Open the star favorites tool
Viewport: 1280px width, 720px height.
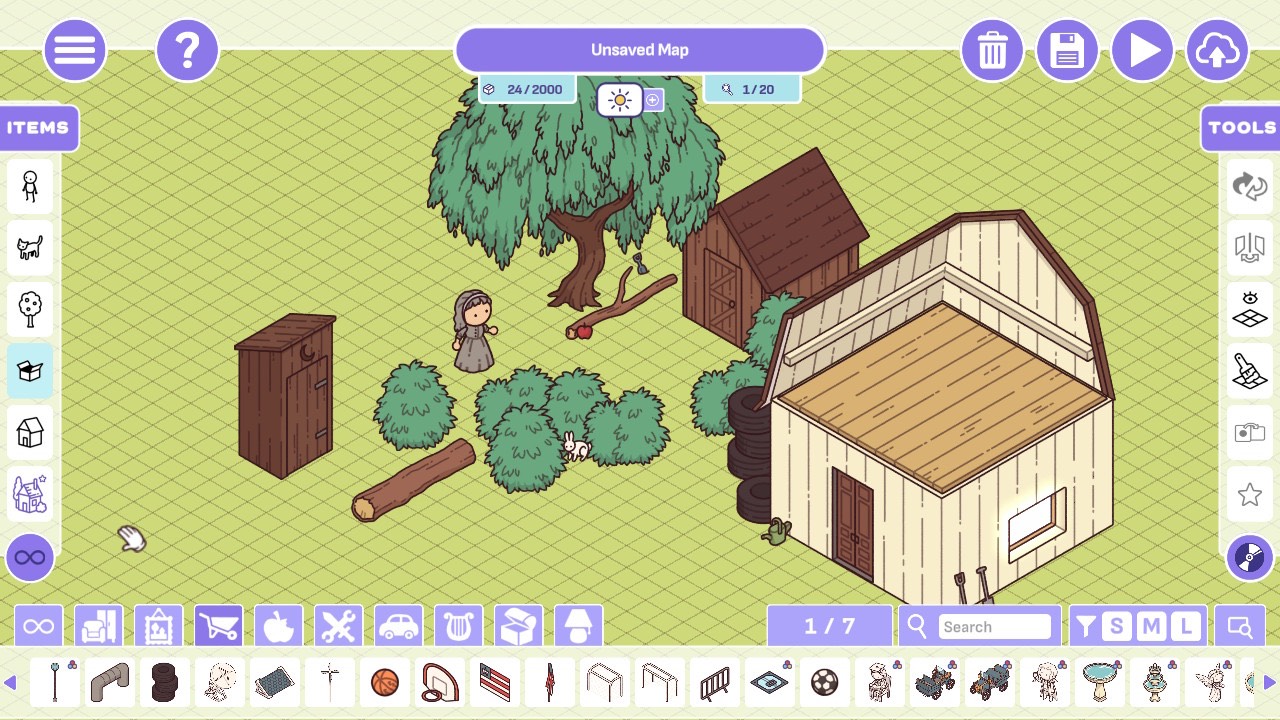[x=1250, y=494]
